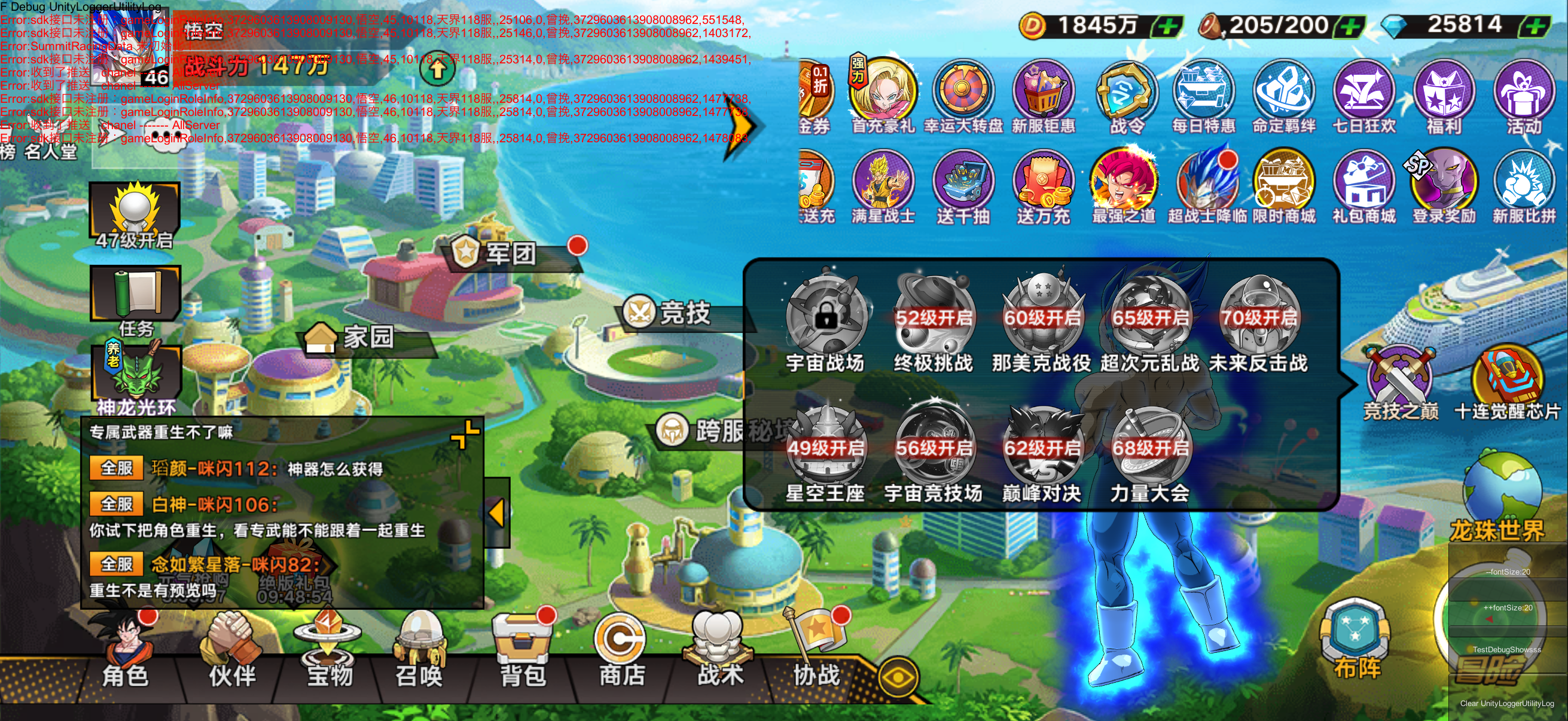1568x721 pixels.
Task: Open the 神龙光环 dragon aura
Action: tap(136, 377)
